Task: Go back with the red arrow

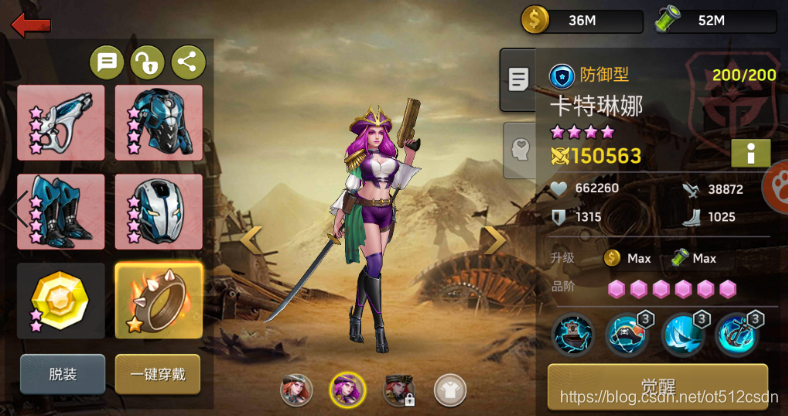Action: click(x=30, y=23)
